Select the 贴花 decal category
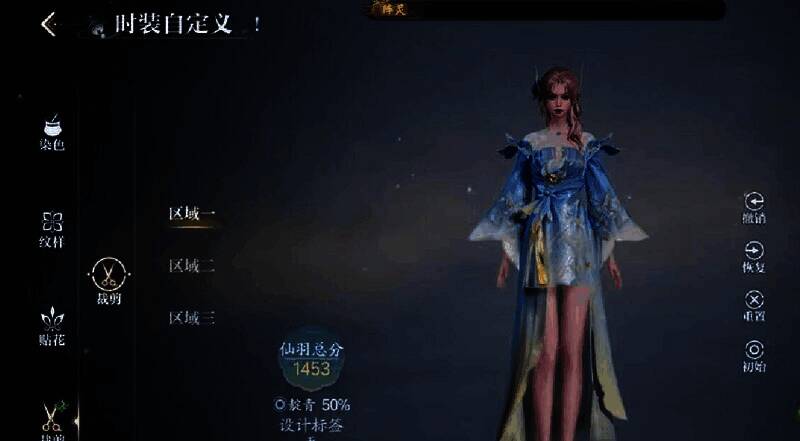Image resolution: width=800 pixels, height=441 pixels. 52,326
